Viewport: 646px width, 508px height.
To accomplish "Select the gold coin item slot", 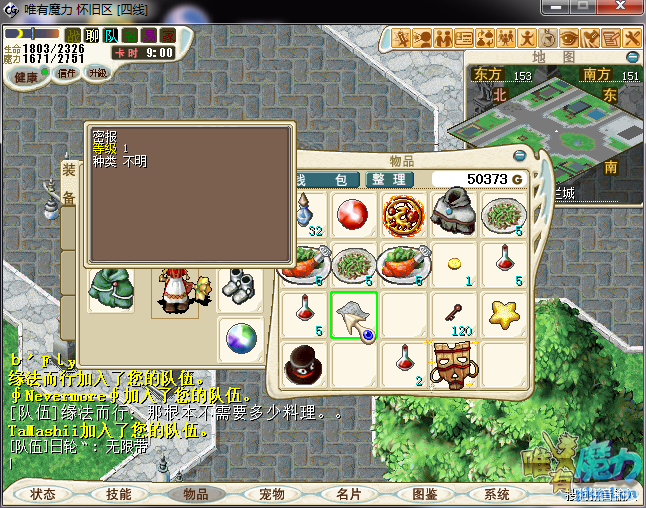I will click(454, 263).
